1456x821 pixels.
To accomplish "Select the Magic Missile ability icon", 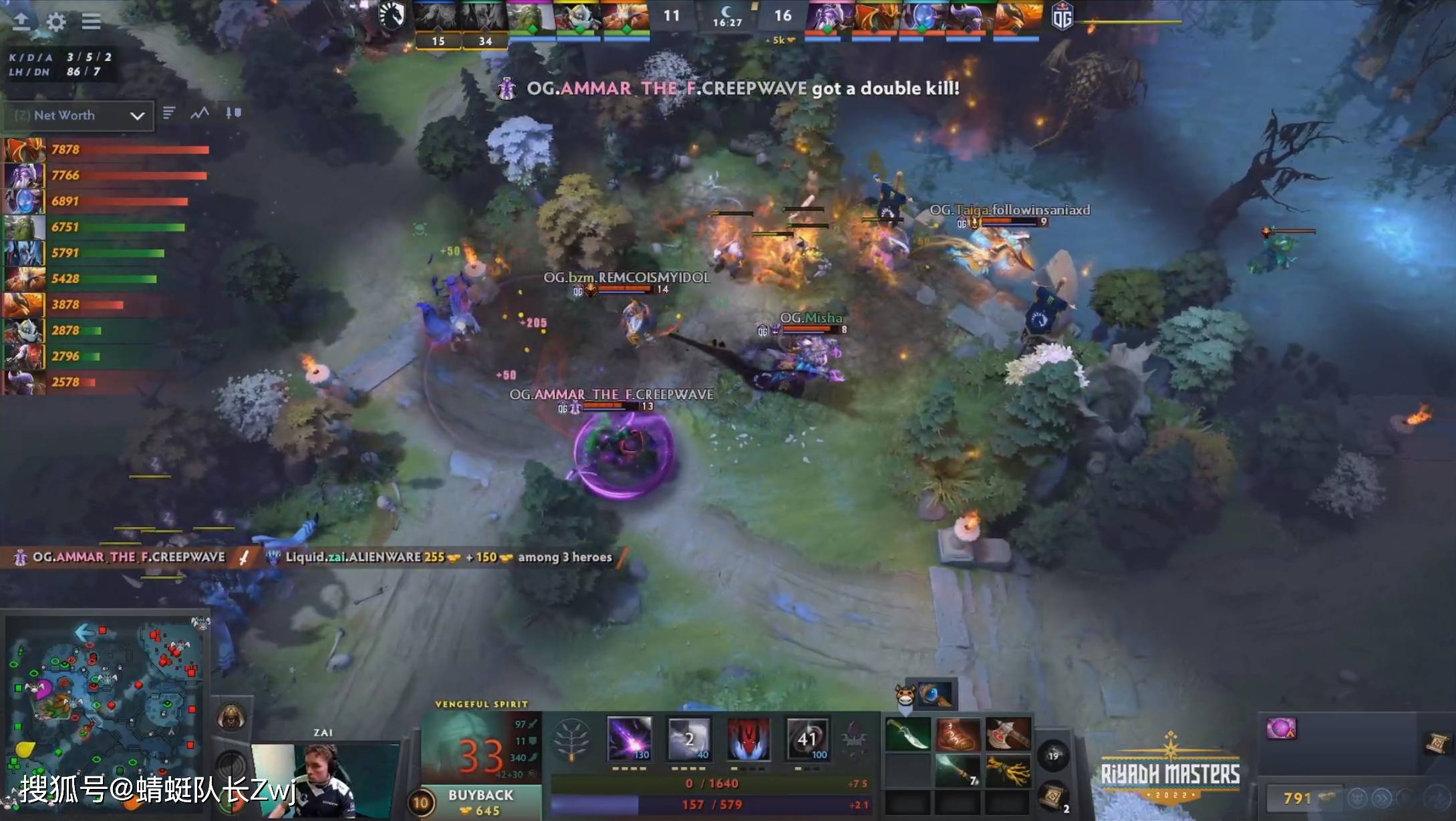I will tap(629, 739).
